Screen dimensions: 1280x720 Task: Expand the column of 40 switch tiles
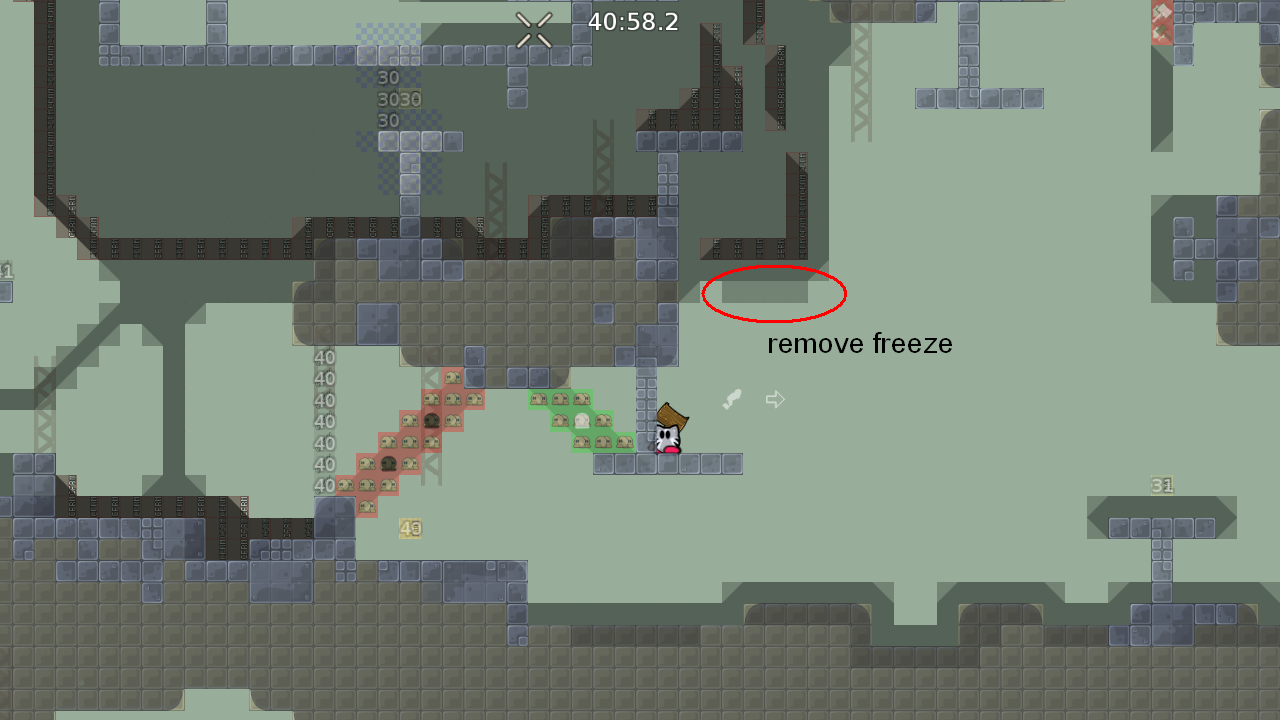click(323, 420)
